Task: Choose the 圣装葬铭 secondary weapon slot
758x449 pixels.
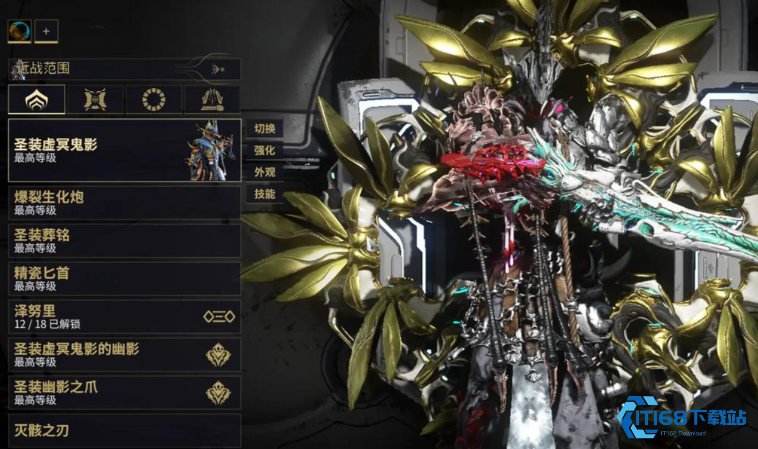Action: (x=124, y=240)
